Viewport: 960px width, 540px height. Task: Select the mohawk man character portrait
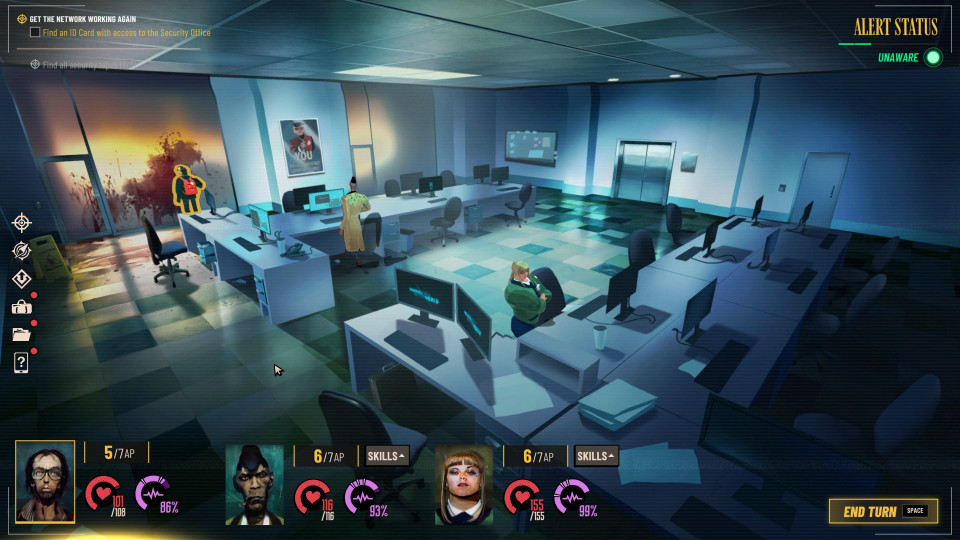click(254, 485)
